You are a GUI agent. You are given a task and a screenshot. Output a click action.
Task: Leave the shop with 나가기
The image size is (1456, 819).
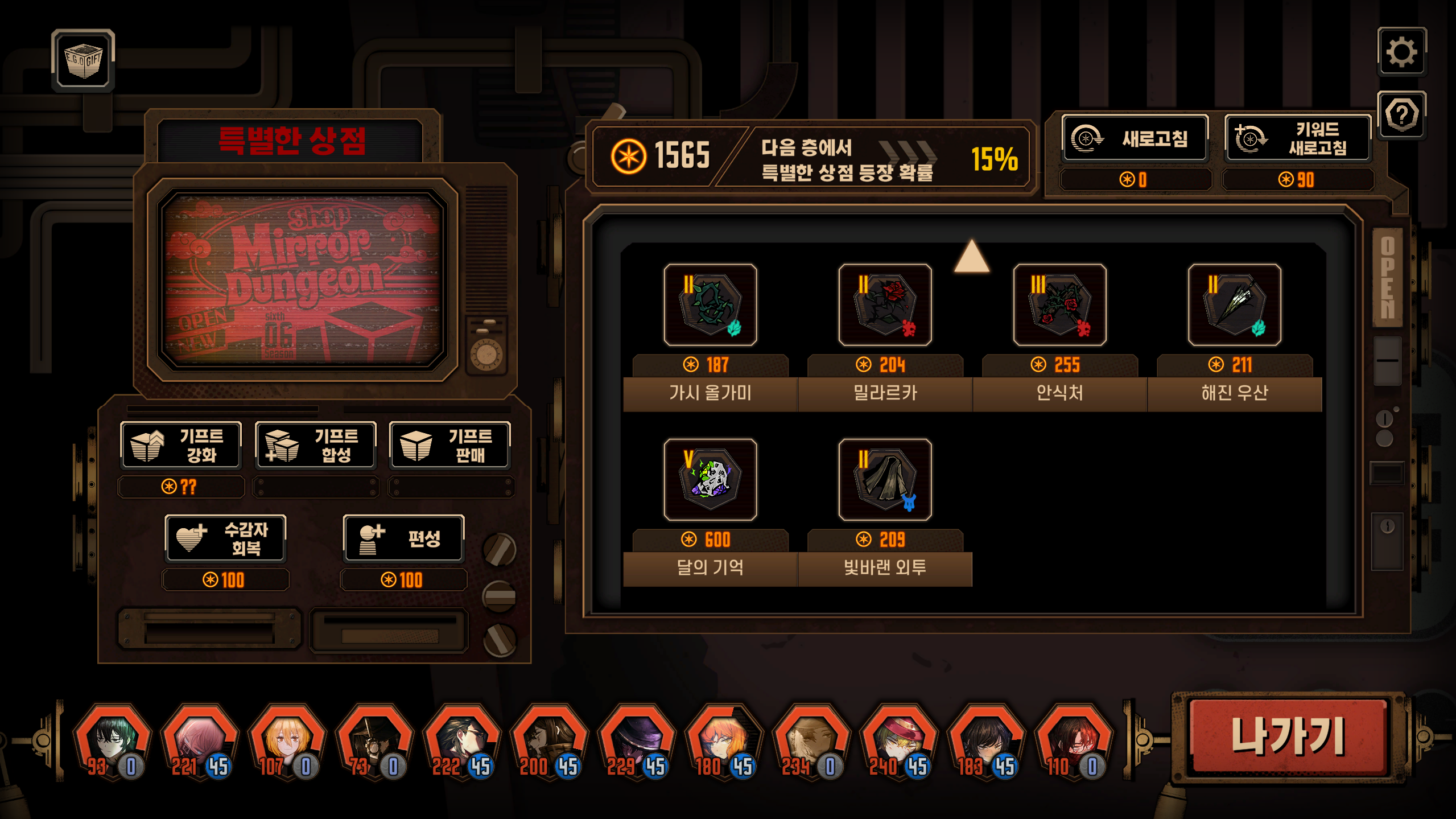click(x=1288, y=736)
